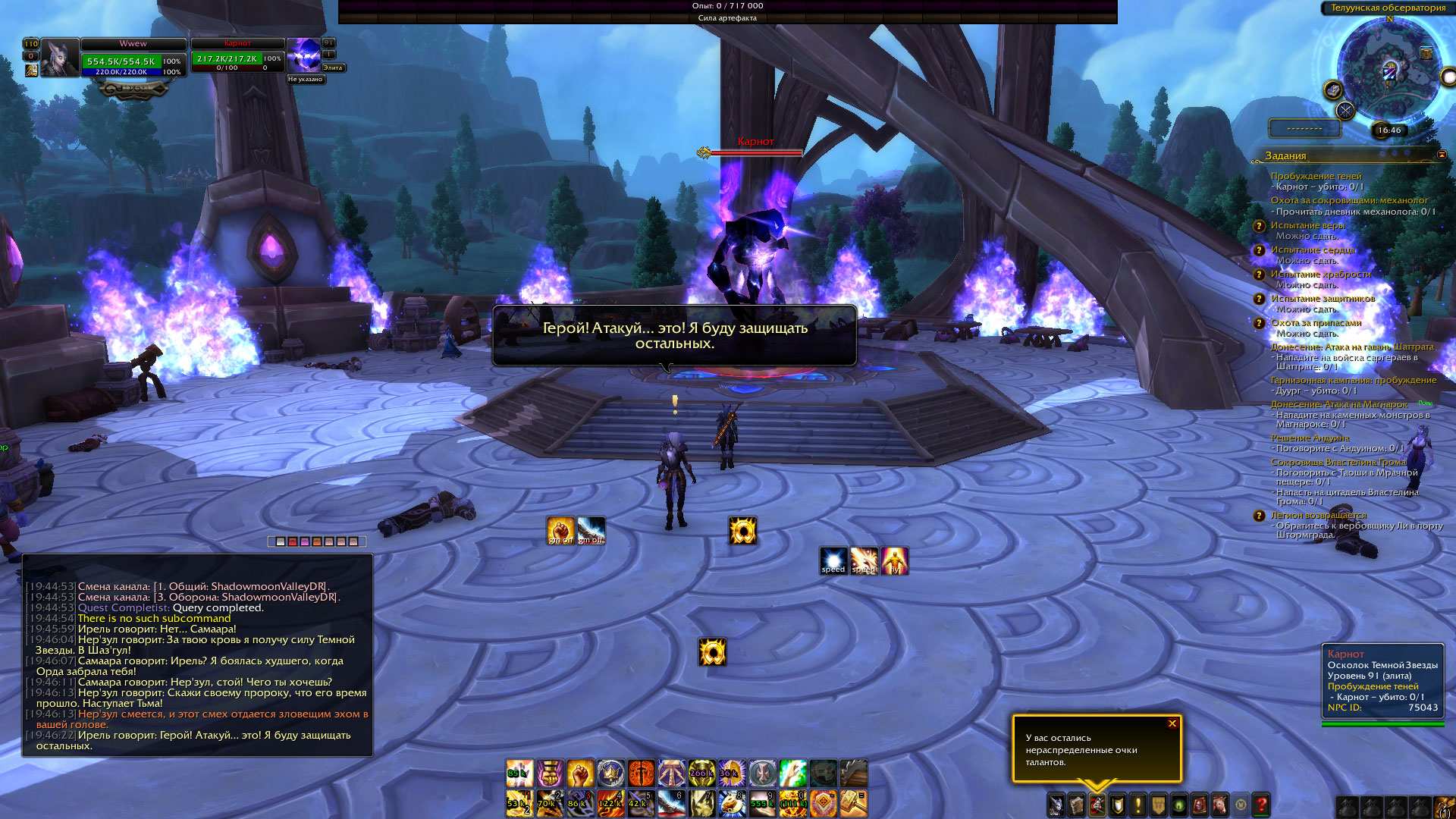This screenshot has height=819, width=1456.
Task: Use the ability bound to key 9
Action: [x=762, y=803]
